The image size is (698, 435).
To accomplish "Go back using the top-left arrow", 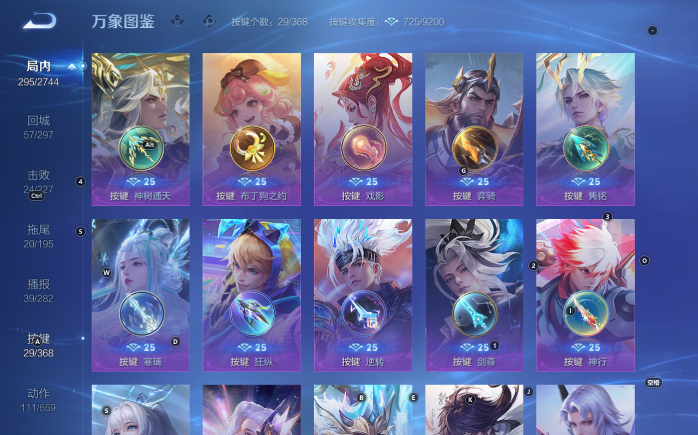I will (x=40, y=20).
